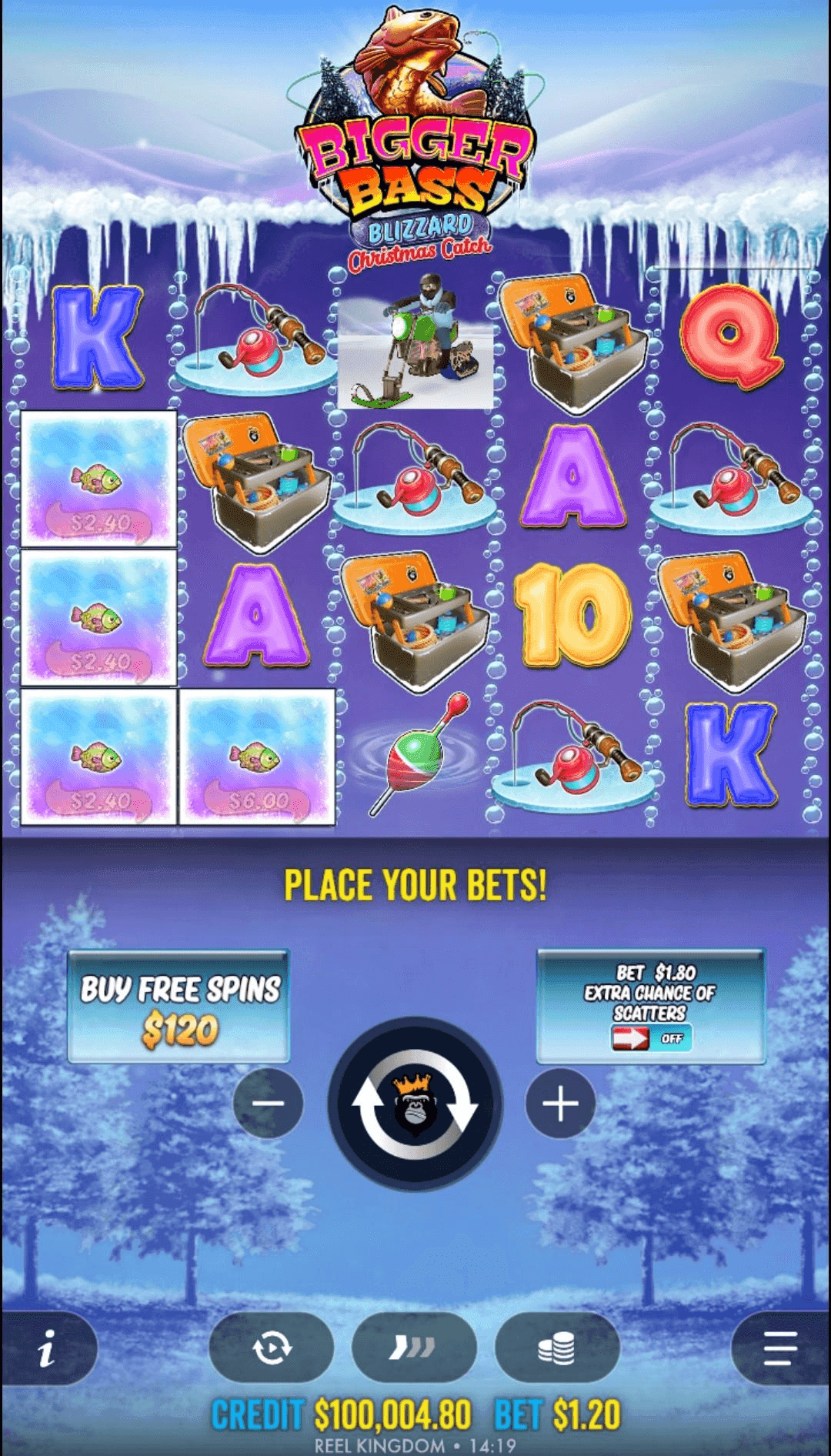Toggle the extra chance of scatters bet
The image size is (831, 1456).
[x=650, y=1038]
